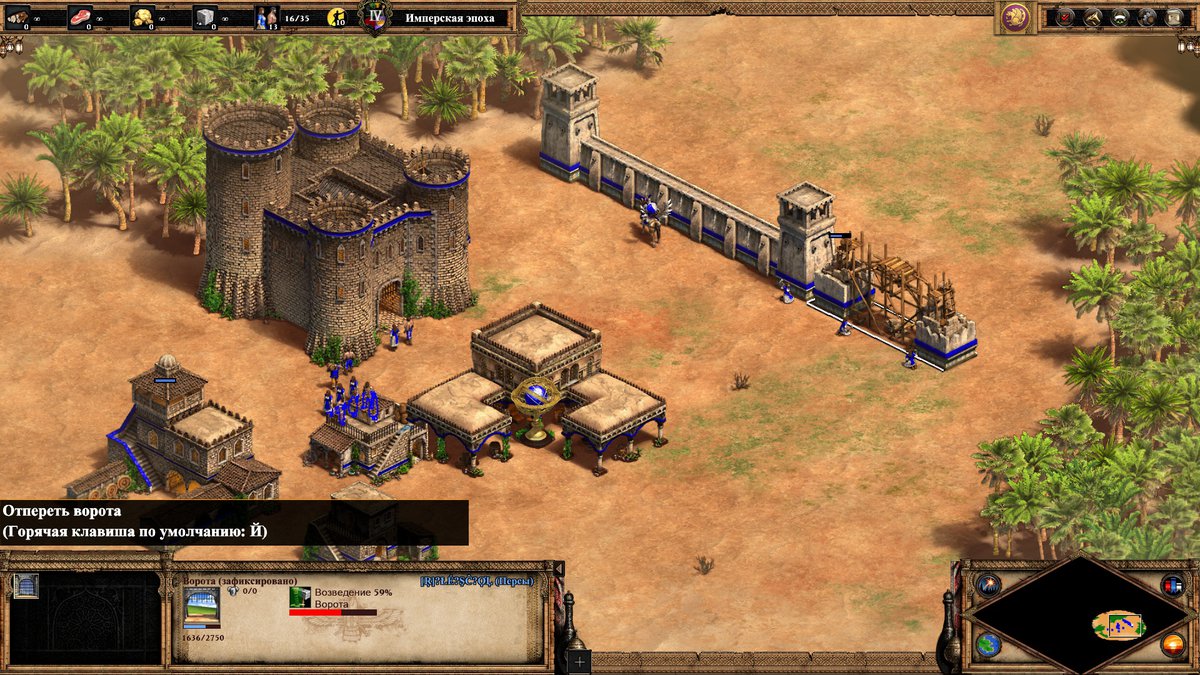Switch minimap mode with the globe button
This screenshot has height=675, width=1200.
(x=989, y=645)
